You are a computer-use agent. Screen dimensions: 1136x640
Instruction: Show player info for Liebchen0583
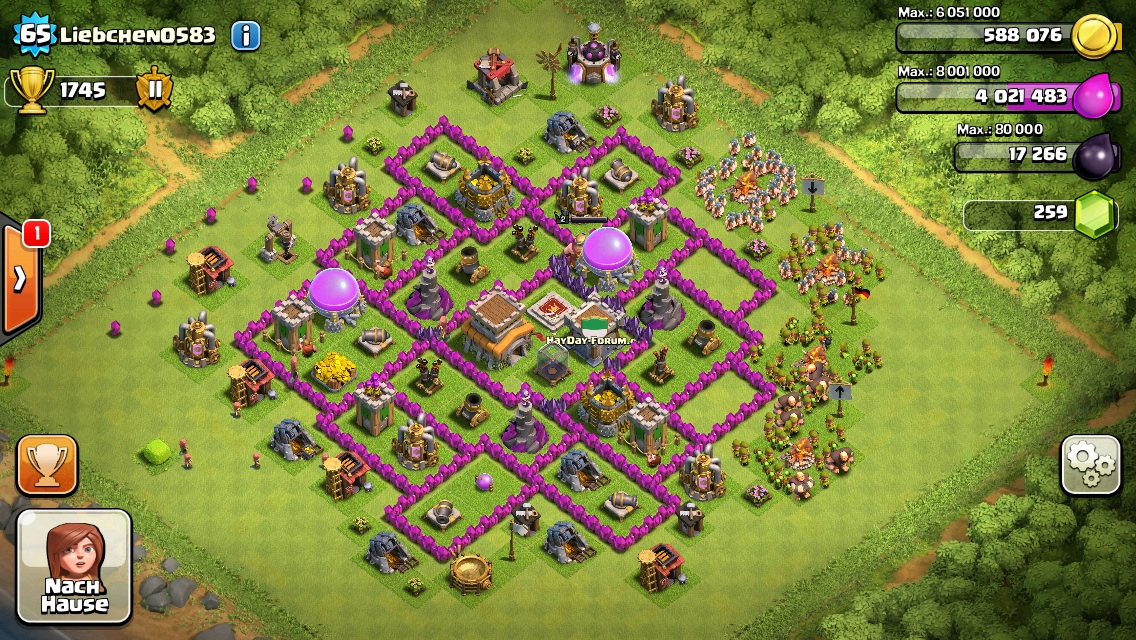245,36
